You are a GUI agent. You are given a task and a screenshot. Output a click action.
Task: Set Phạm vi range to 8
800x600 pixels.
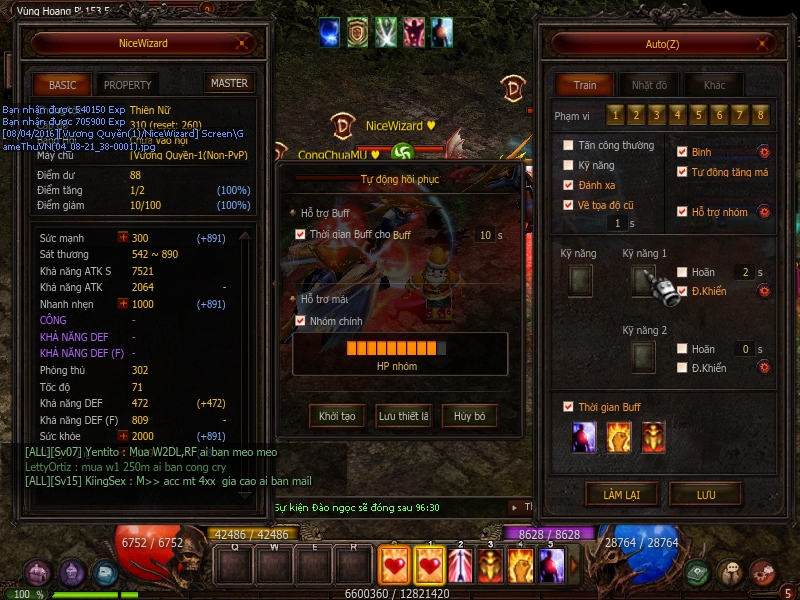(761, 115)
